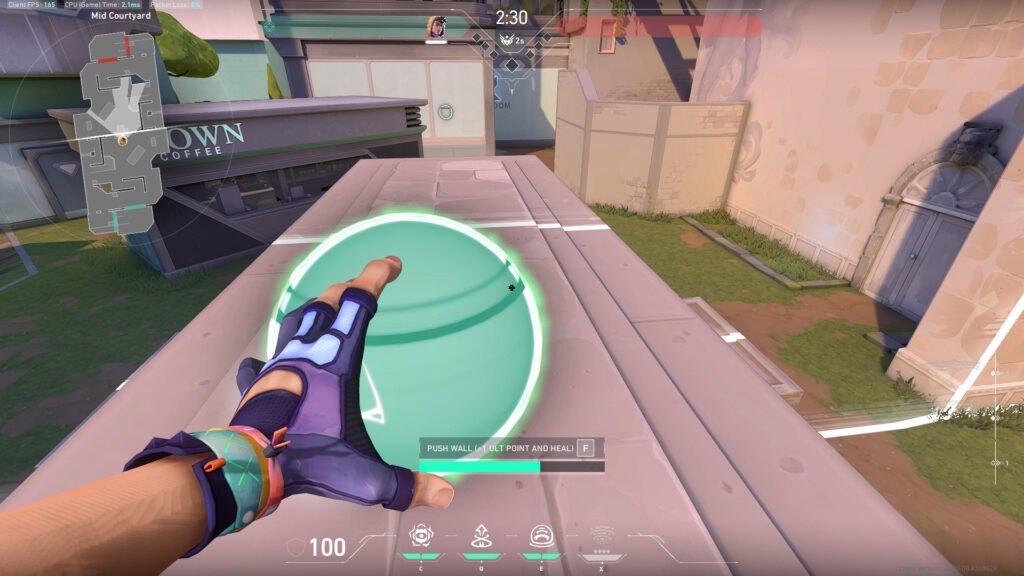The image size is (1024, 576).
Task: Activate the Slow Orb ability icon
Action: 480,535
